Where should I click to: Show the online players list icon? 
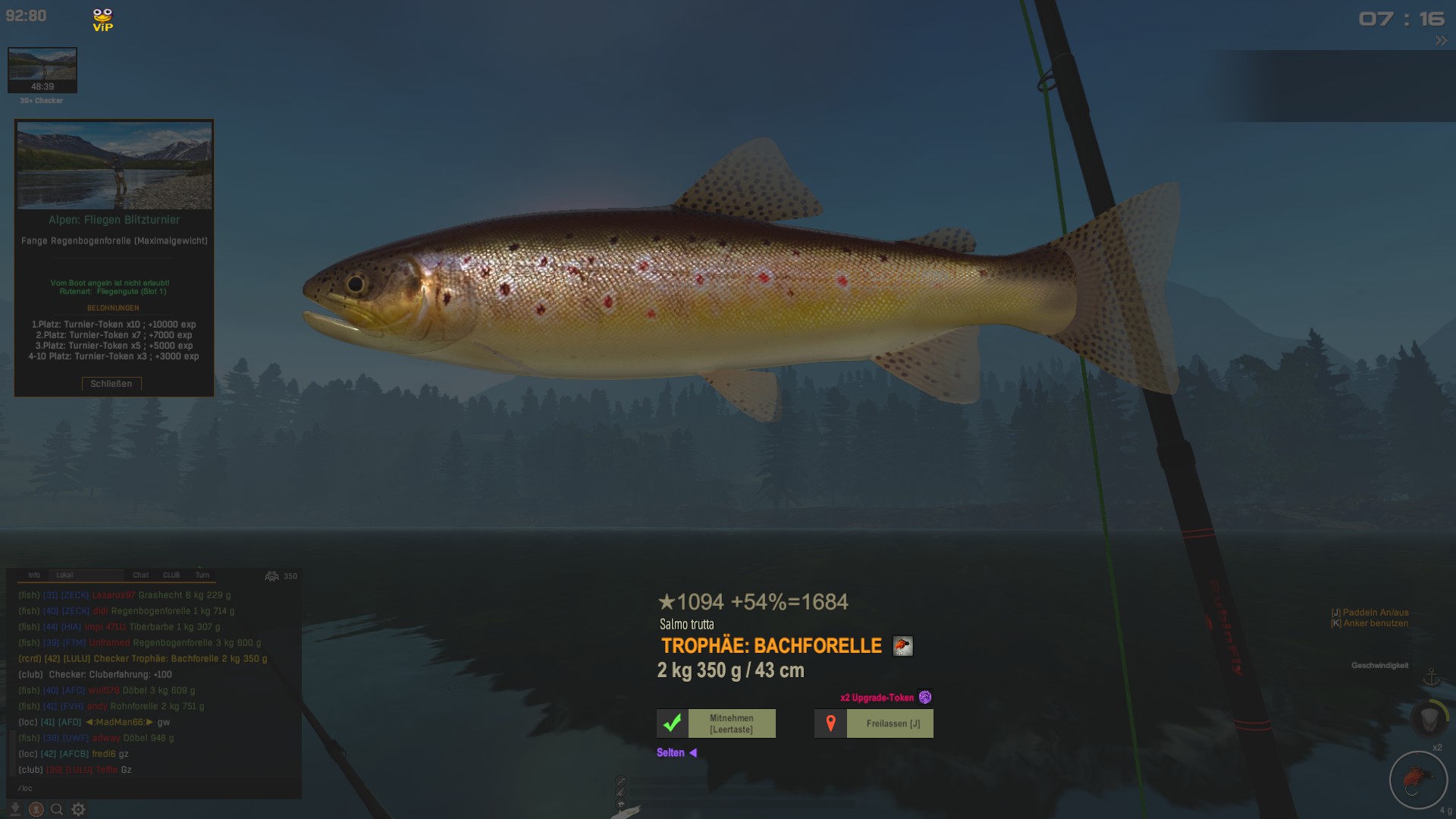click(271, 576)
